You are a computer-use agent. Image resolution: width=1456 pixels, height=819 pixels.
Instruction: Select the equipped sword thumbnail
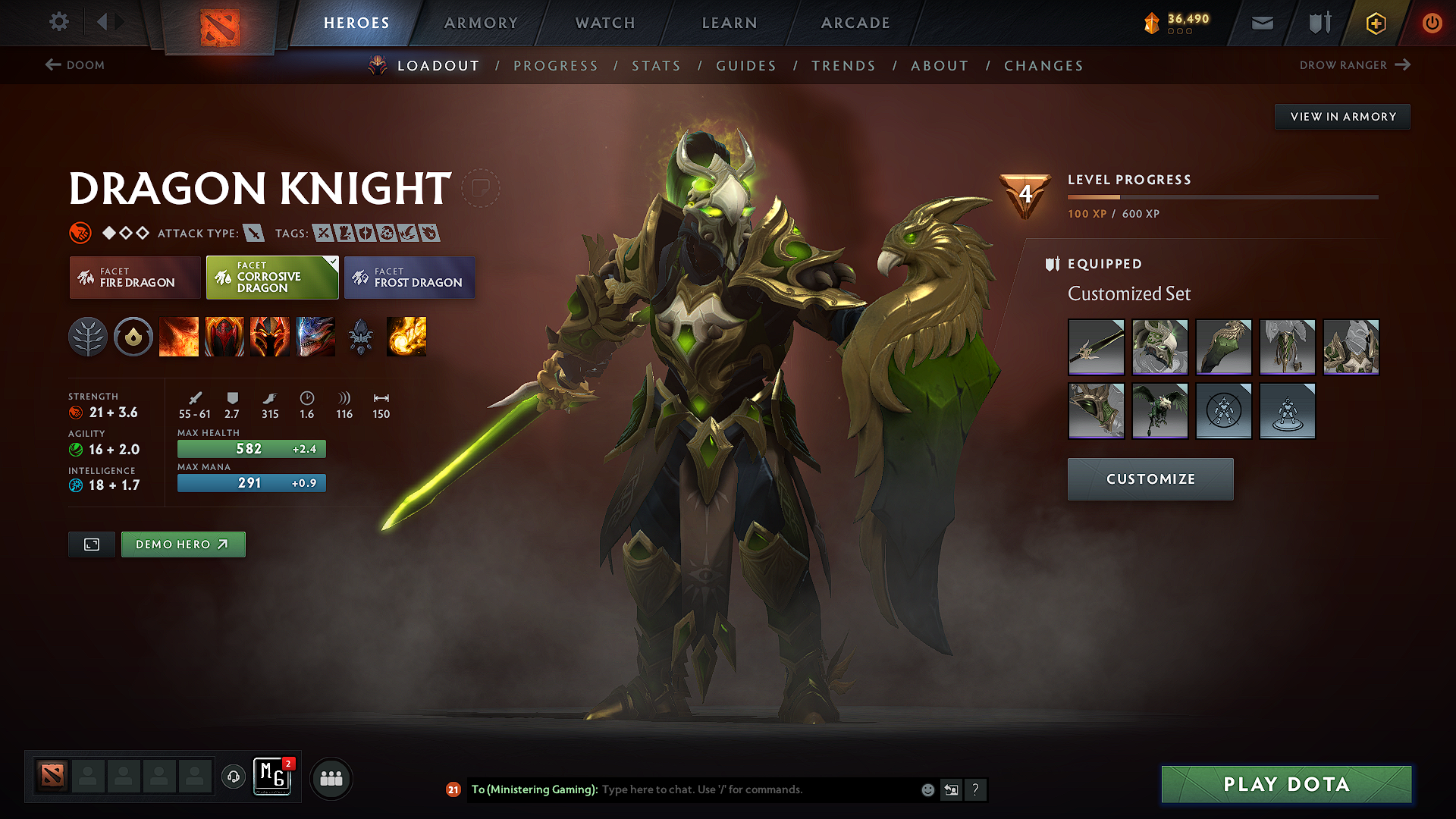click(1096, 347)
